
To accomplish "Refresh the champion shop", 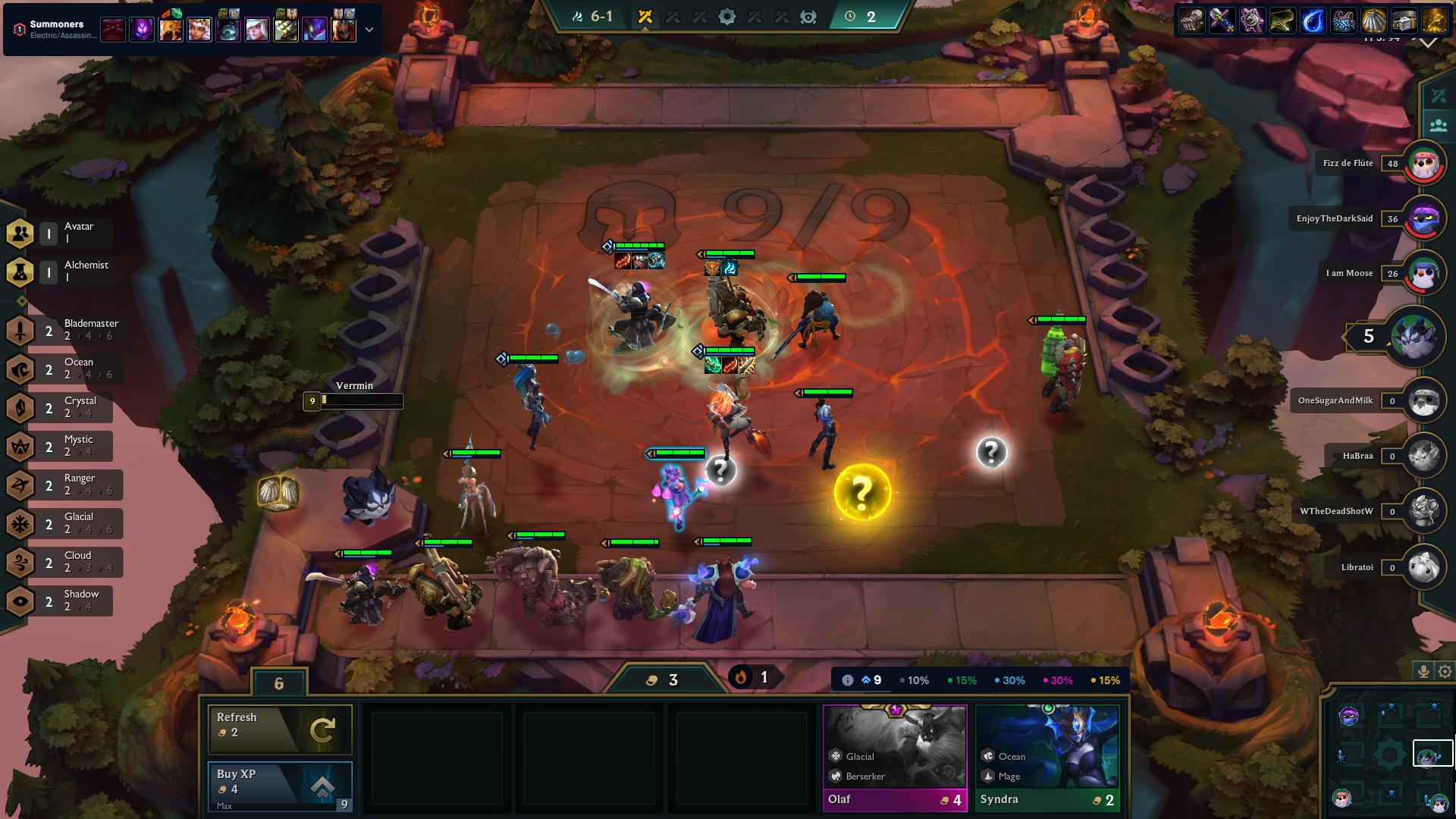I will [x=279, y=728].
